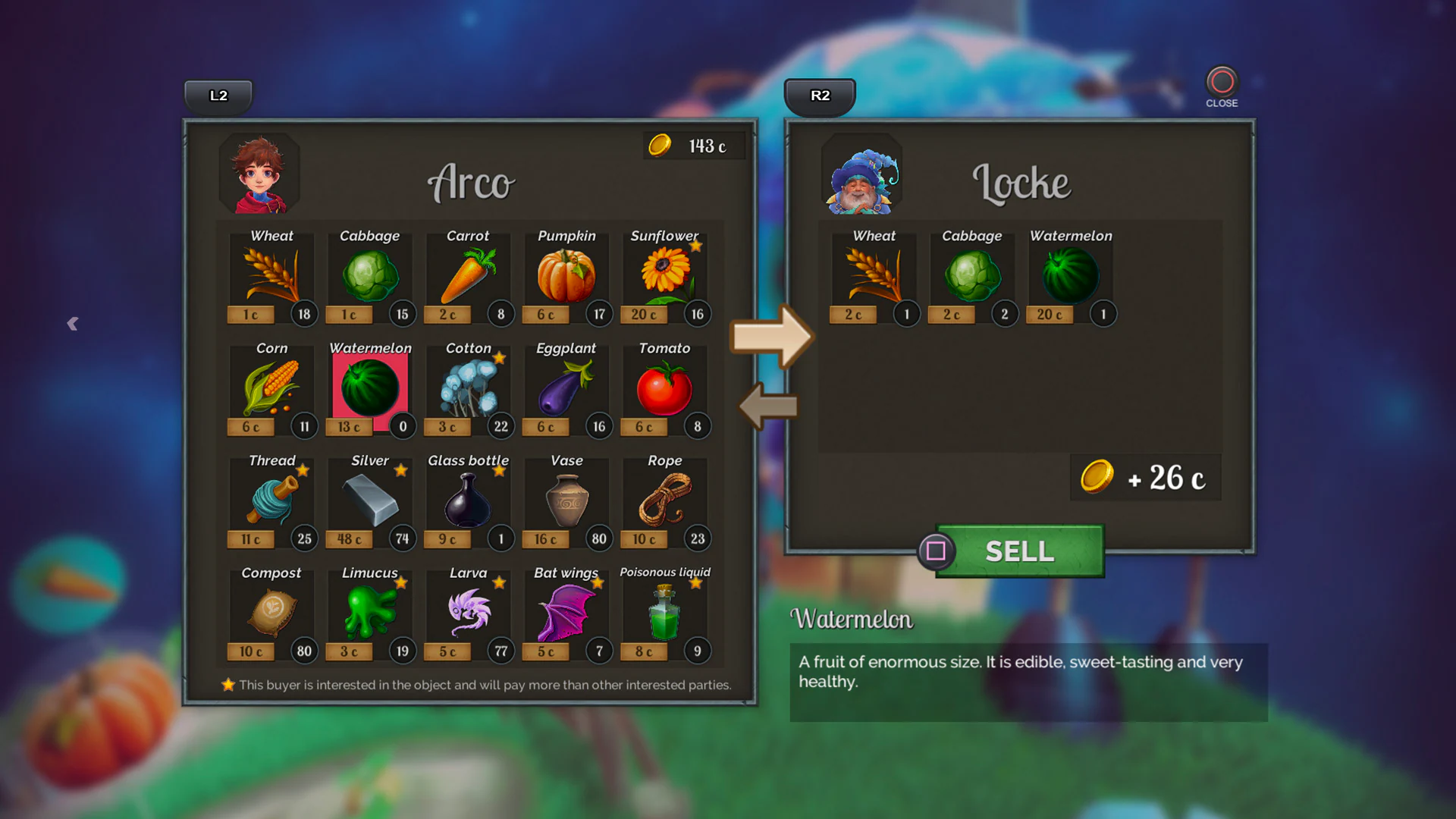Screen dimensions: 1456x819
Task: Pick the Limucus slime item
Action: tap(369, 613)
